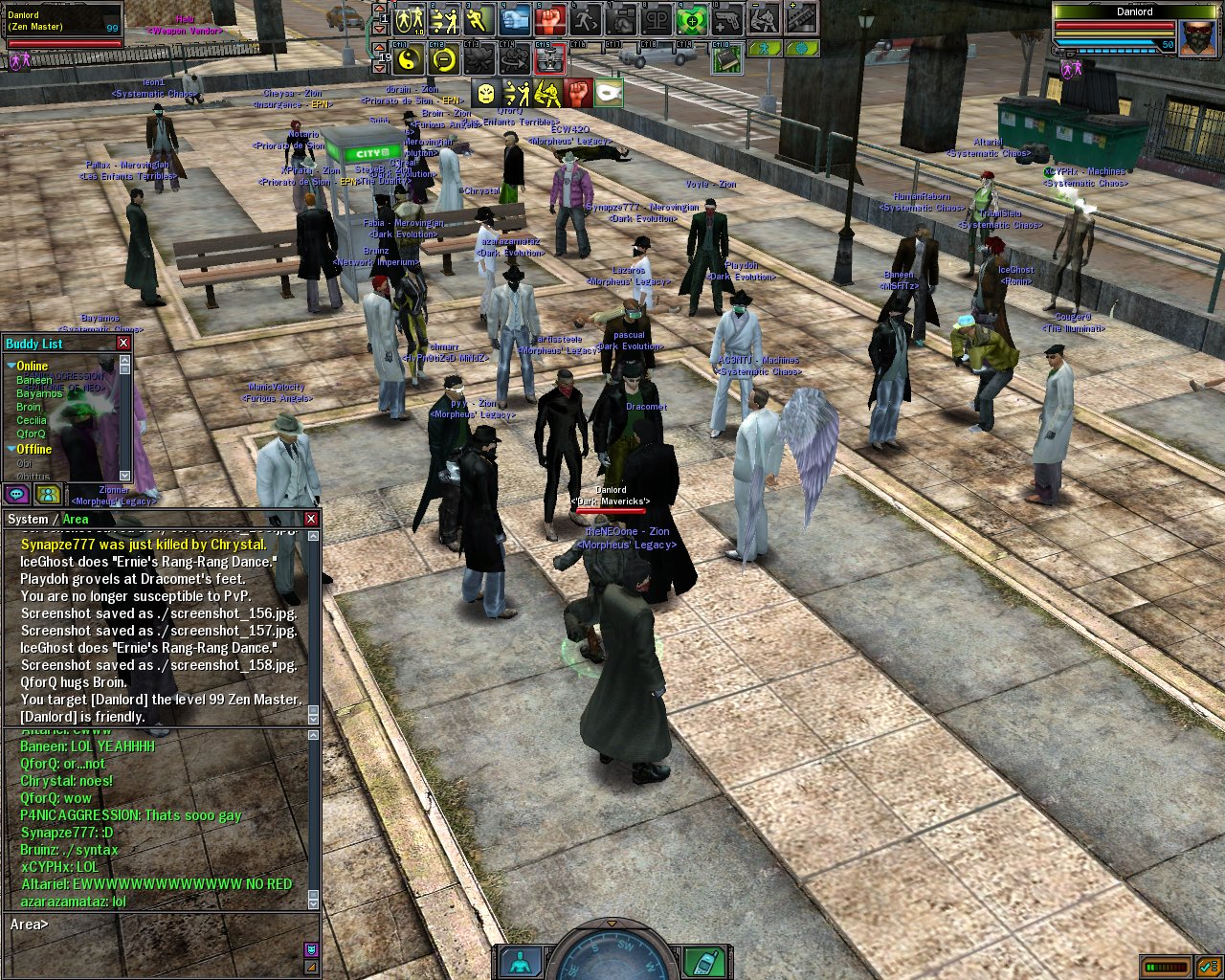This screenshot has width=1225, height=980.
Task: Select the pistol ability in slot 10
Action: [x=726, y=19]
